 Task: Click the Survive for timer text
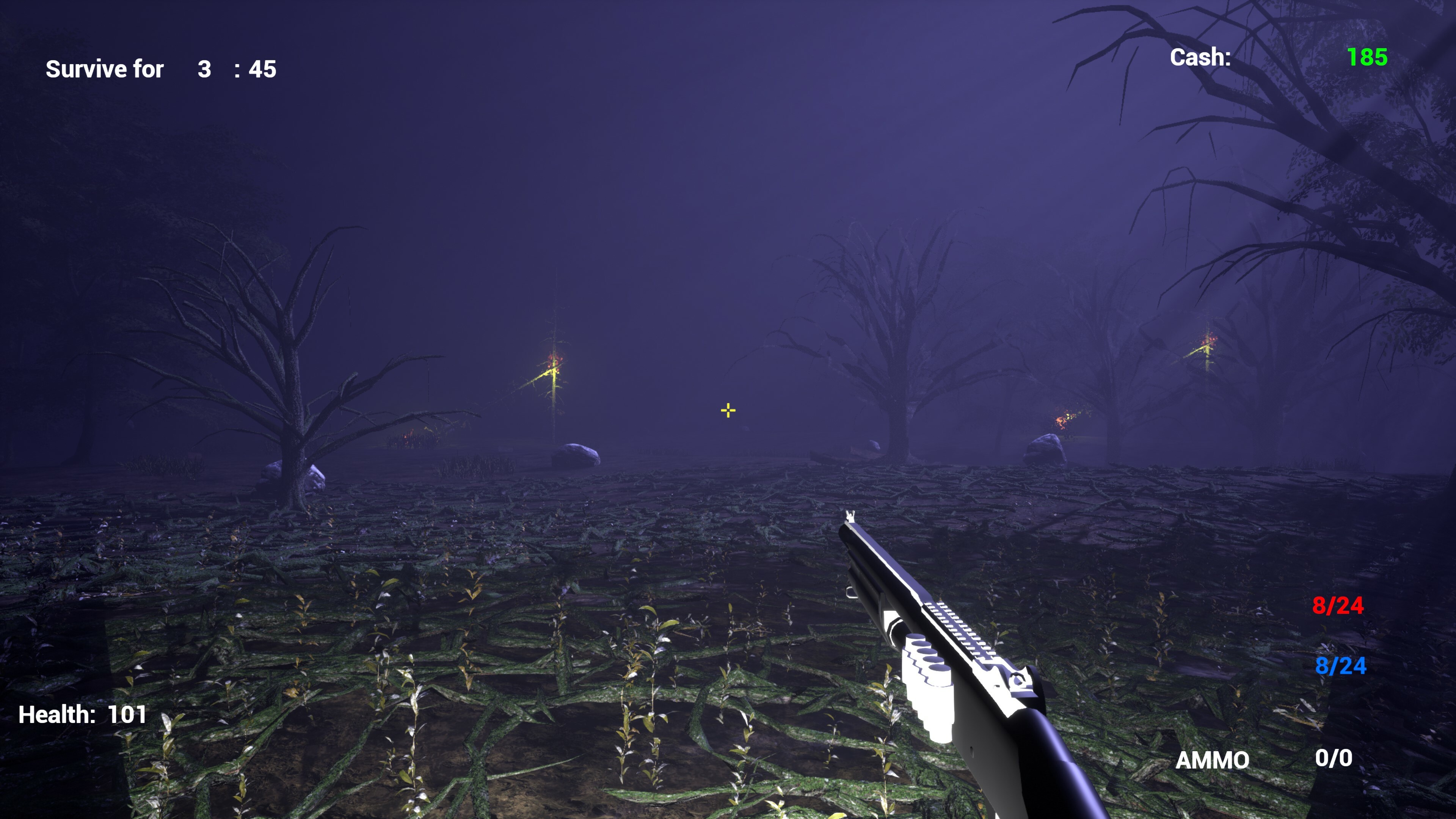point(105,69)
